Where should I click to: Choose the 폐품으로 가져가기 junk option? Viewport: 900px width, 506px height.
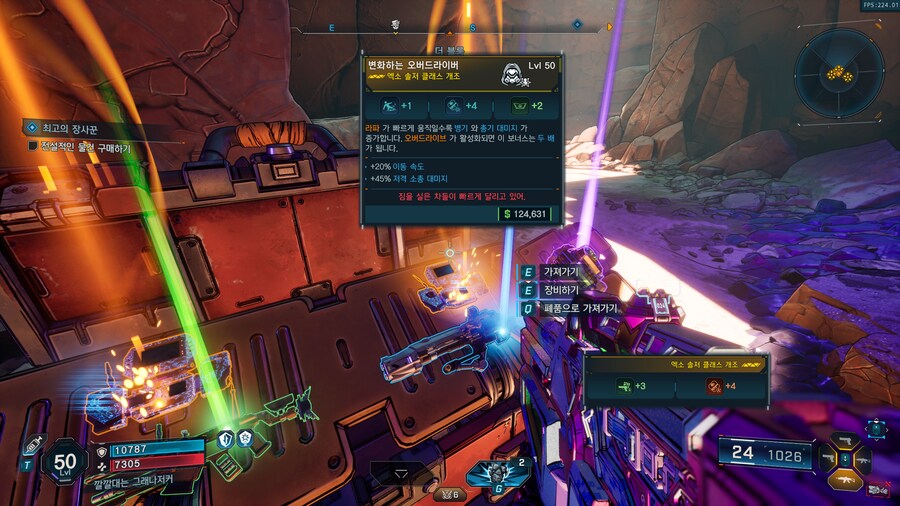coord(580,308)
